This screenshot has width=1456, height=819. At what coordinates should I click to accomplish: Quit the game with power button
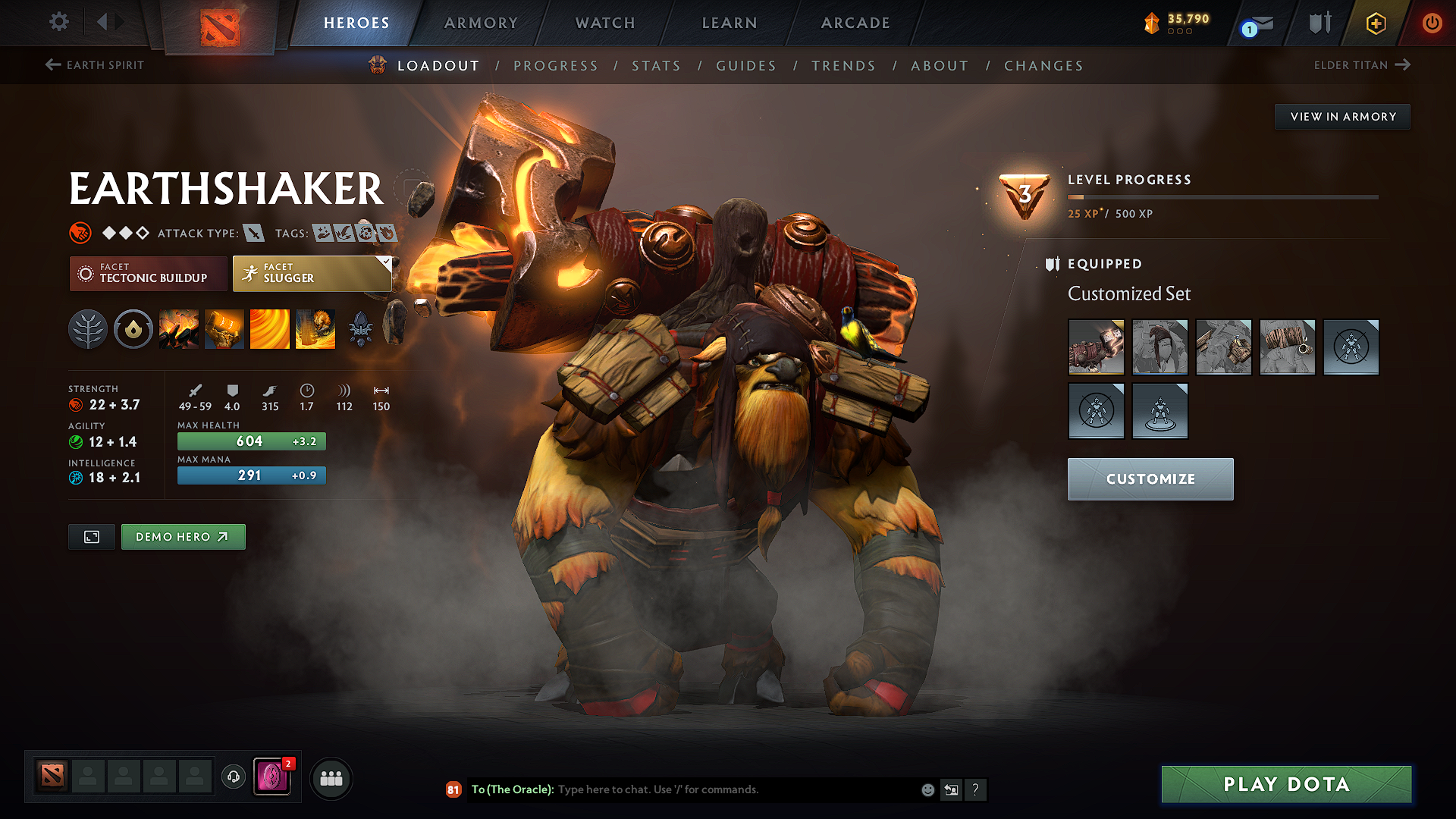pyautogui.click(x=1432, y=23)
